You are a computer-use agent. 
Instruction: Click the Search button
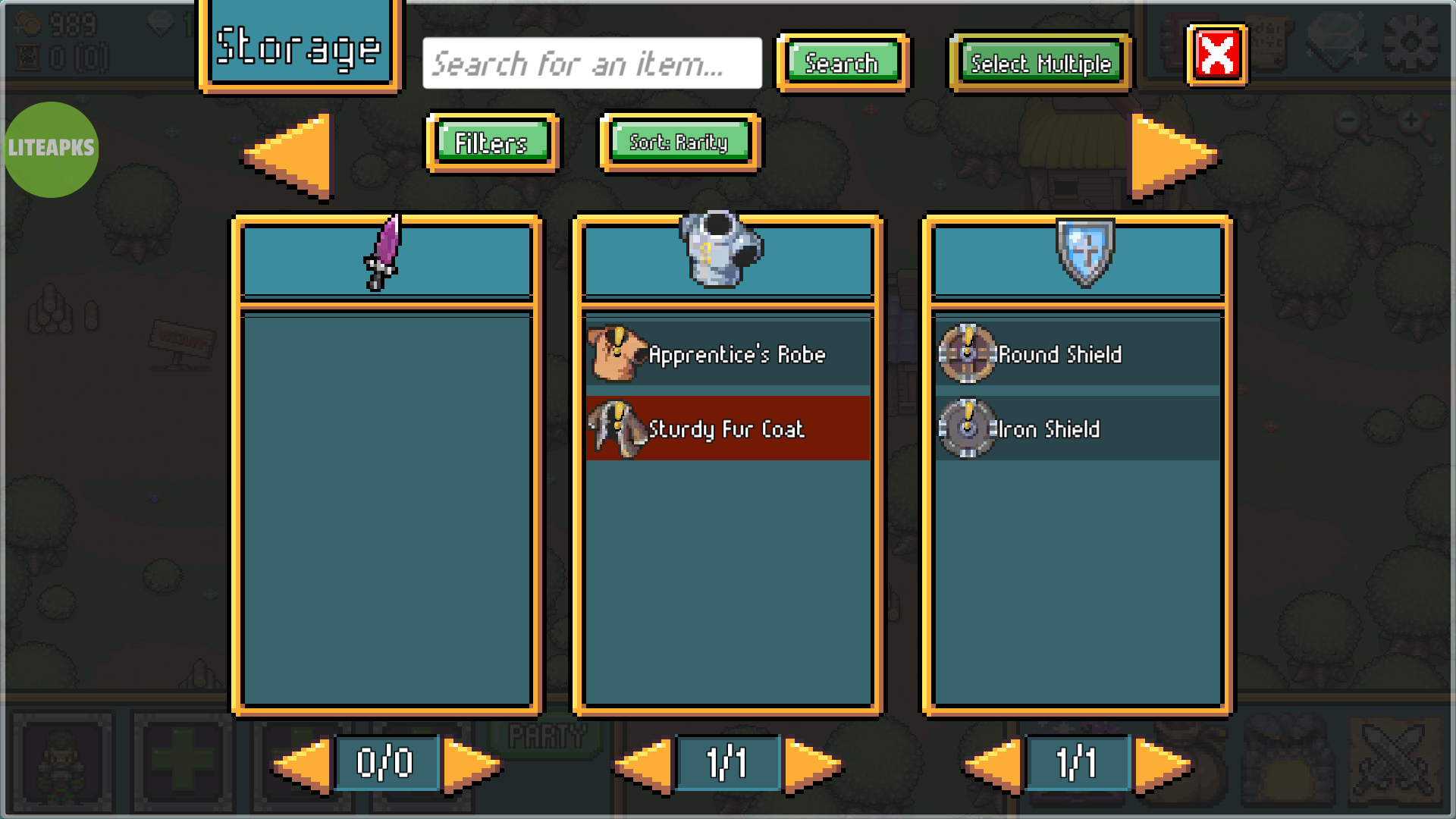click(x=842, y=63)
